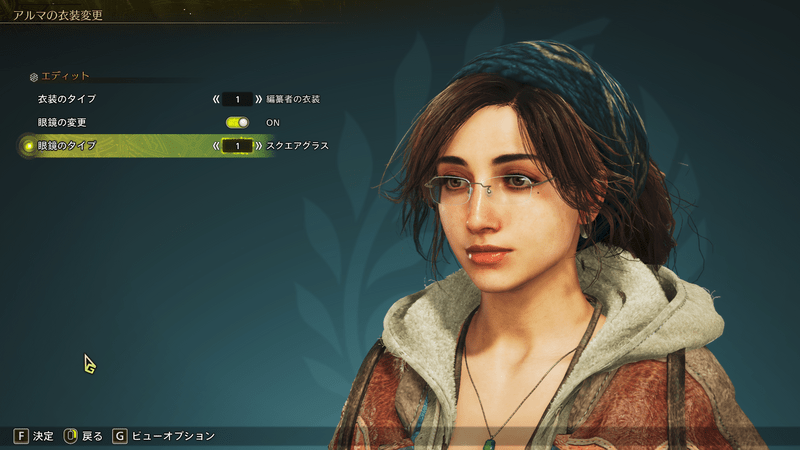Choose next glasses type with right arrow

coord(259,146)
